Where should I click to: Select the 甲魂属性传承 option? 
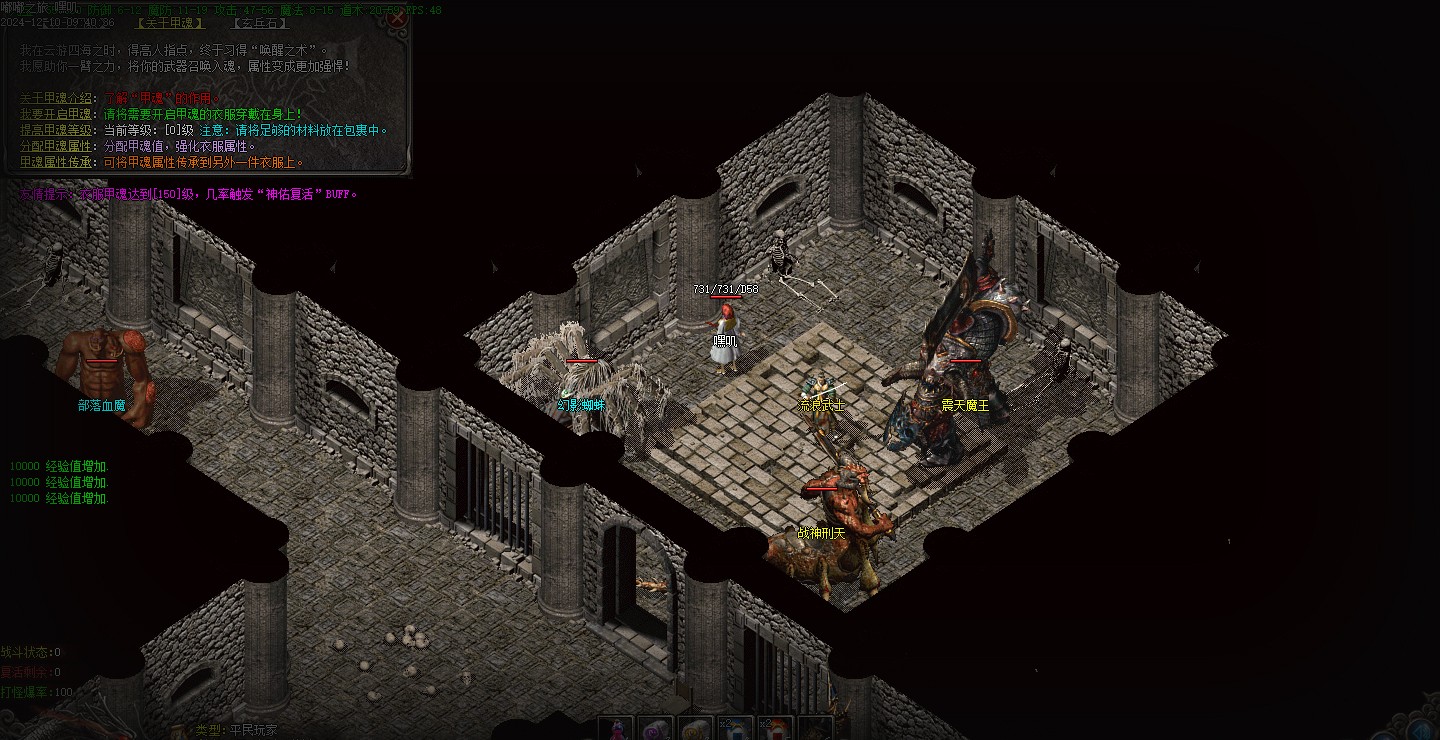click(x=57, y=162)
